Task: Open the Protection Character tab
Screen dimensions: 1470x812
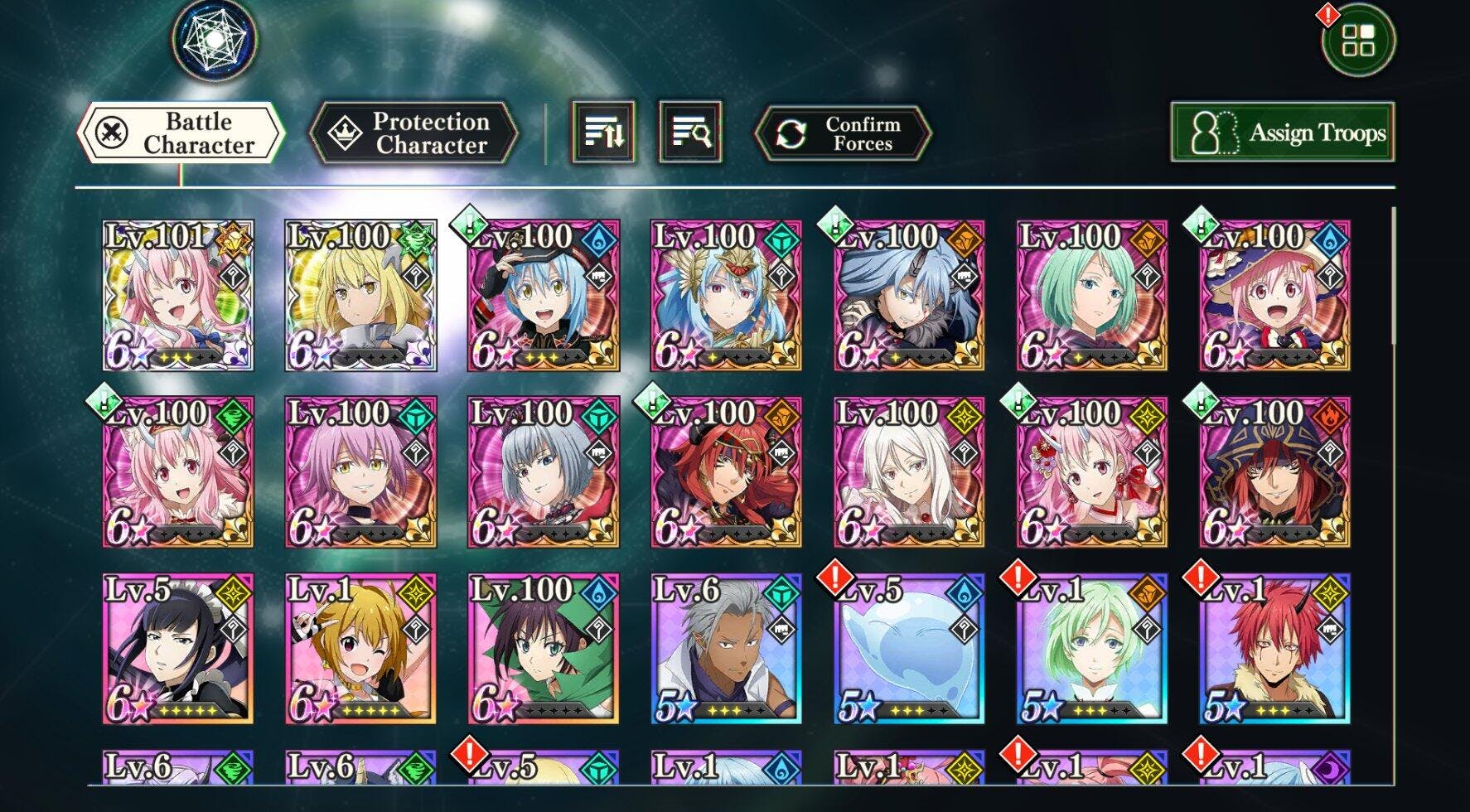Action: coord(413,133)
